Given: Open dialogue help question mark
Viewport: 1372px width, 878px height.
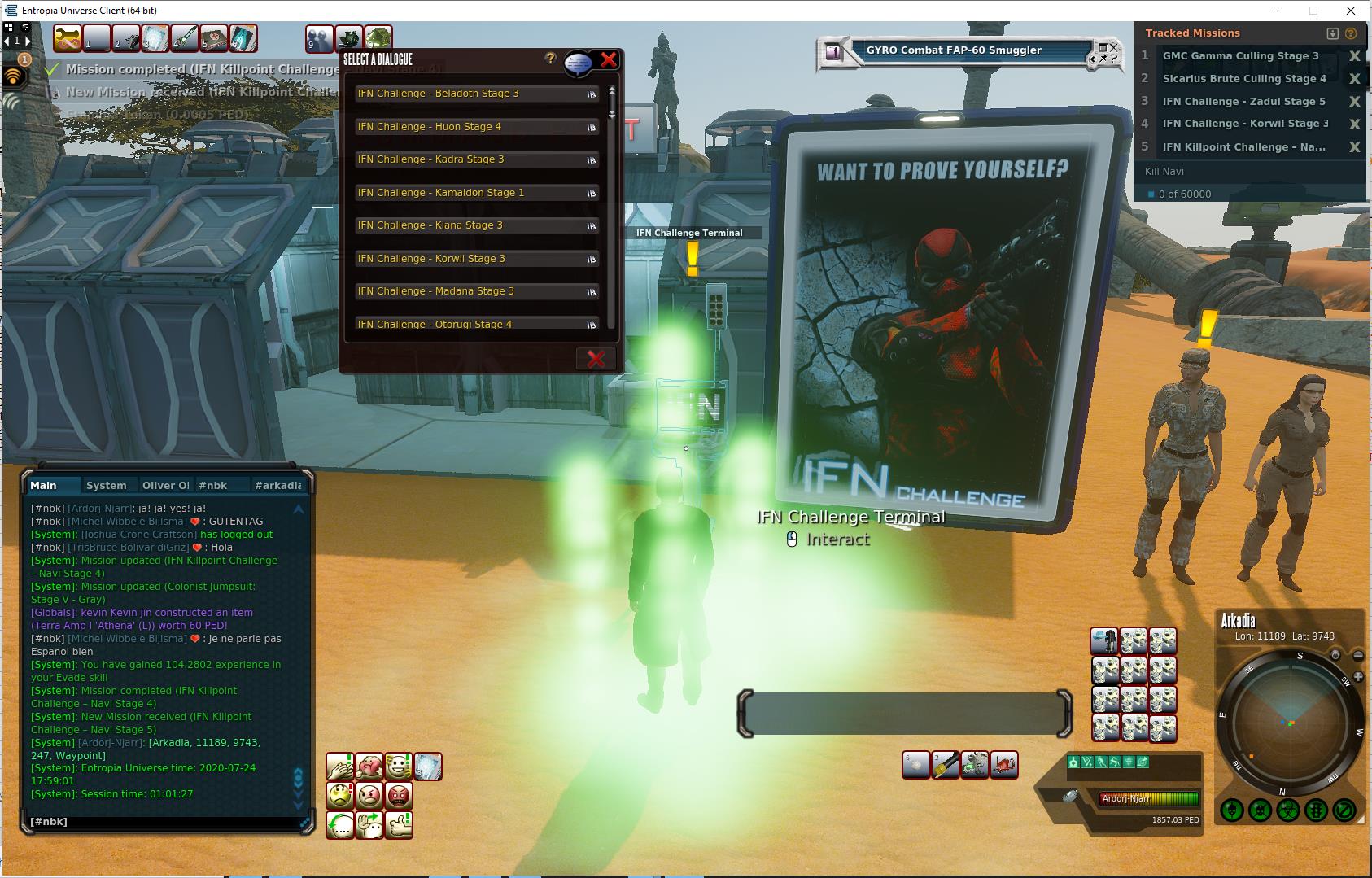Looking at the screenshot, I should tap(551, 58).
